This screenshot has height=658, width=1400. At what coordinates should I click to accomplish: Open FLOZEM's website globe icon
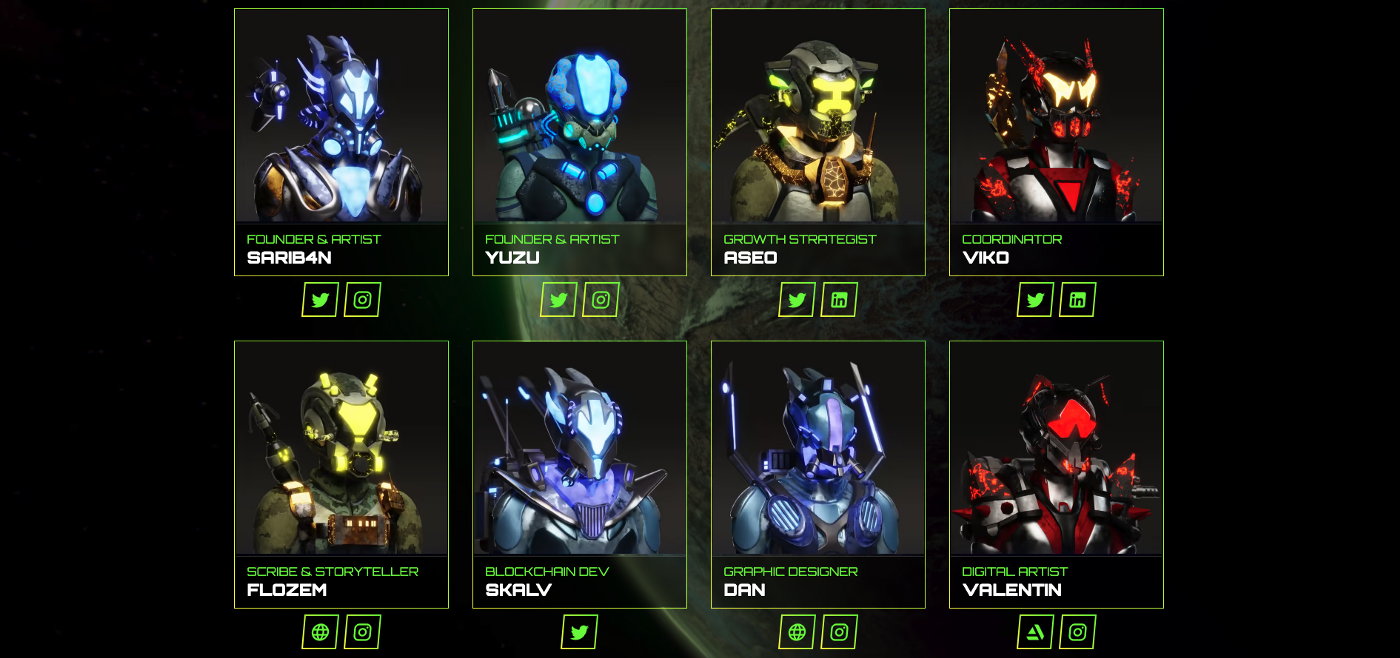tap(320, 632)
